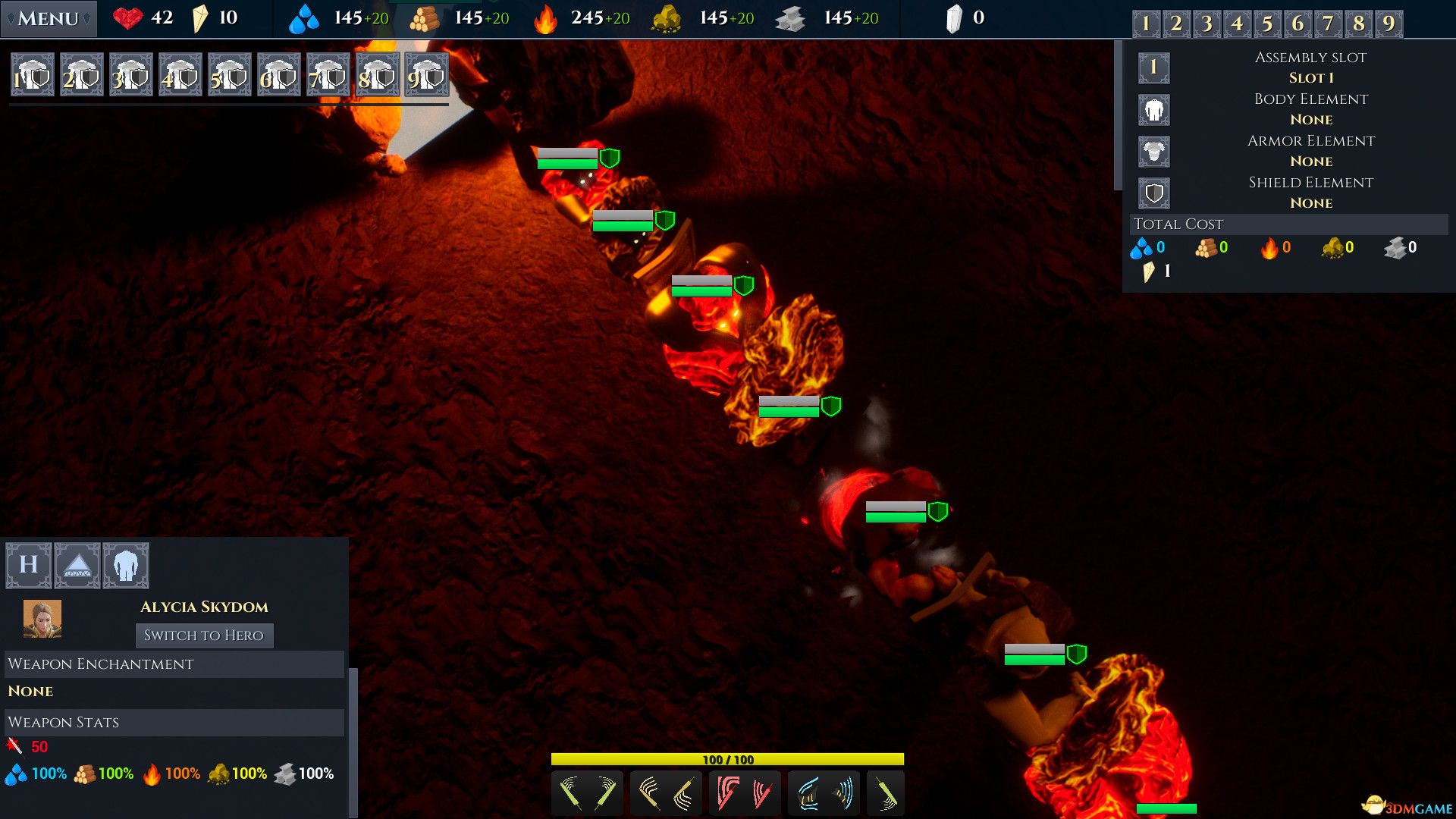Activate the red sword slash ability

tap(745, 793)
